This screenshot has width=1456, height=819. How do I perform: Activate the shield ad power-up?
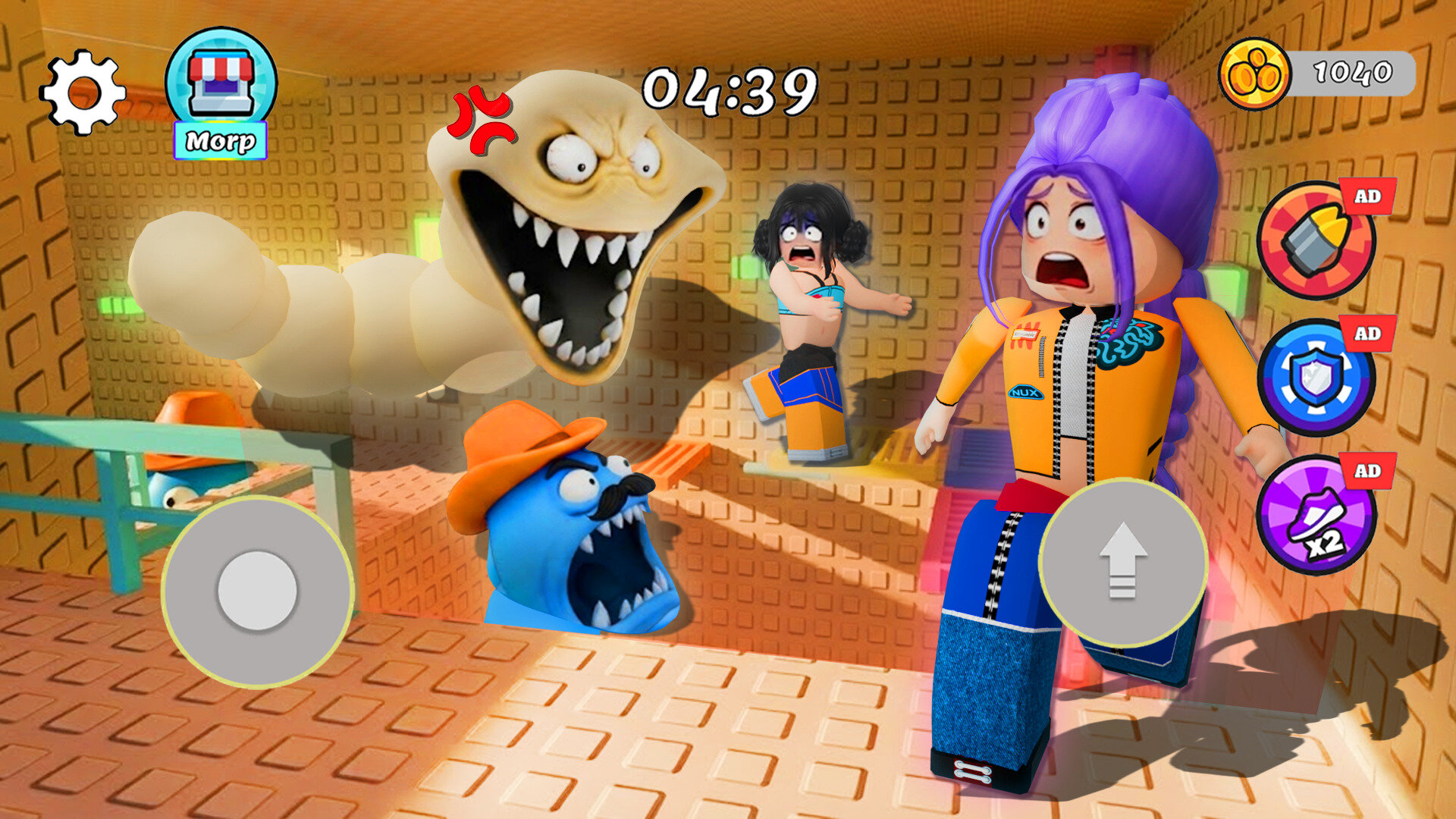[x=1316, y=378]
